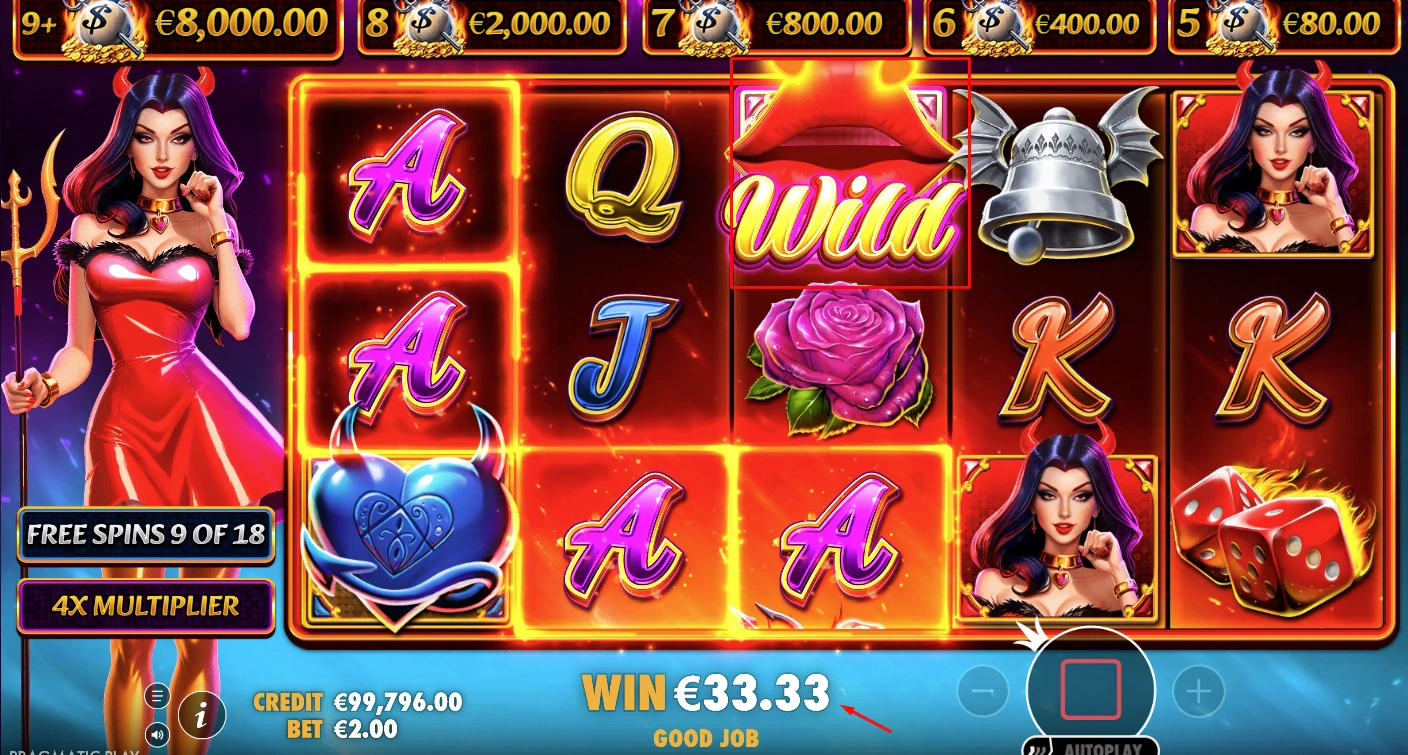Increase the bet with the plus button

coord(1198,690)
